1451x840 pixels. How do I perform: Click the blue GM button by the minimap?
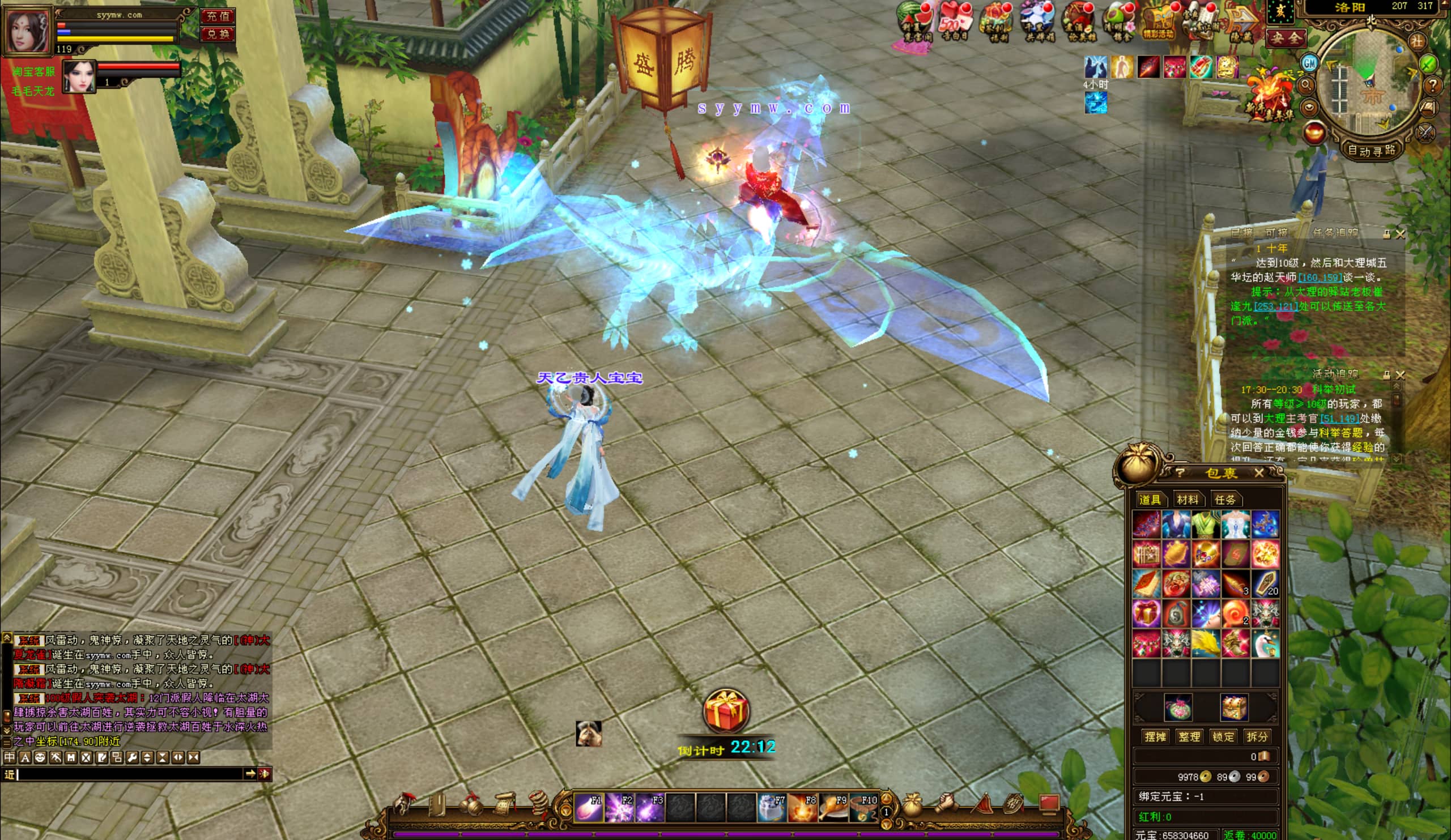pos(1310,62)
